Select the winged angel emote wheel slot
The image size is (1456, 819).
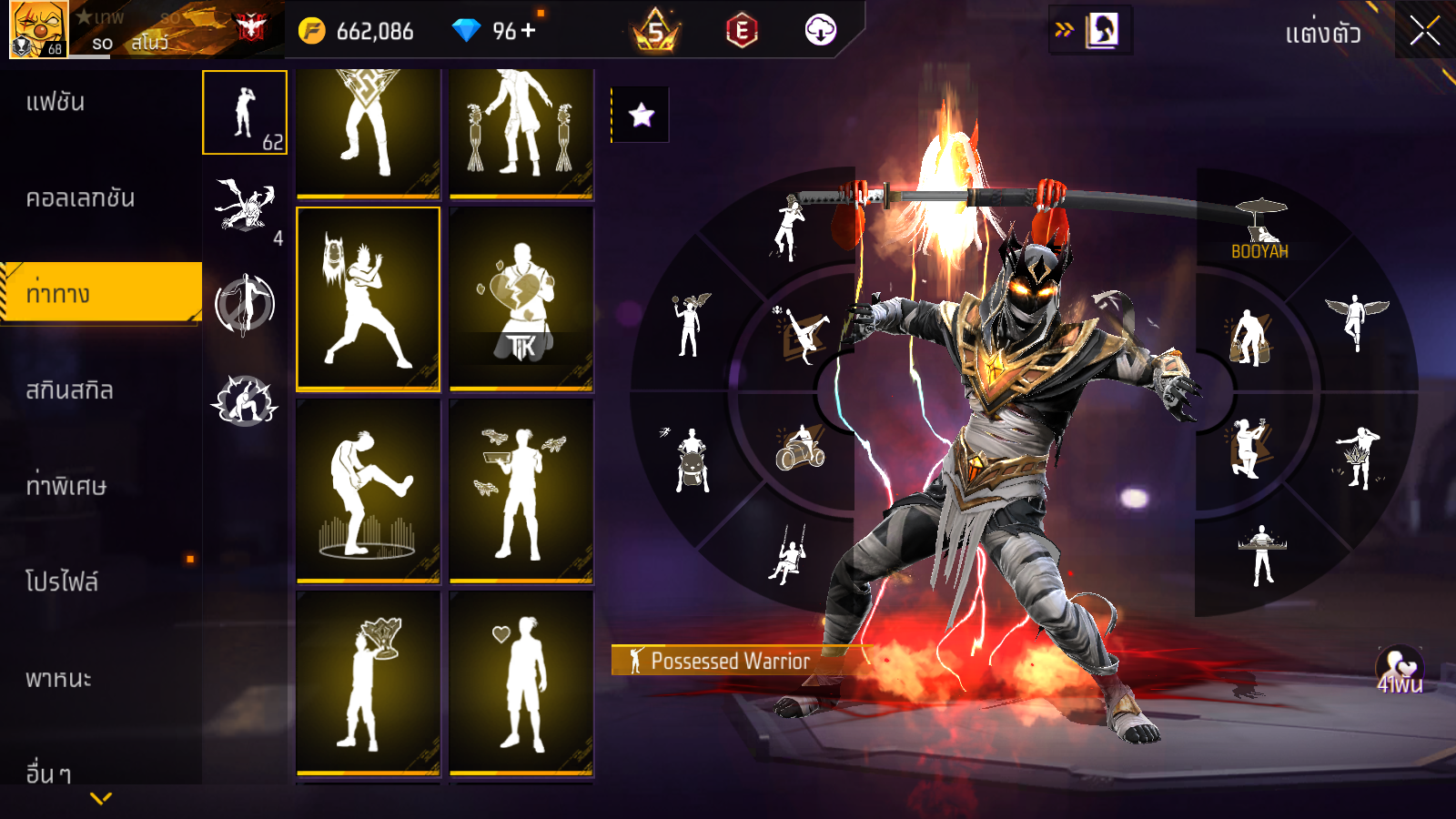(x=1356, y=320)
